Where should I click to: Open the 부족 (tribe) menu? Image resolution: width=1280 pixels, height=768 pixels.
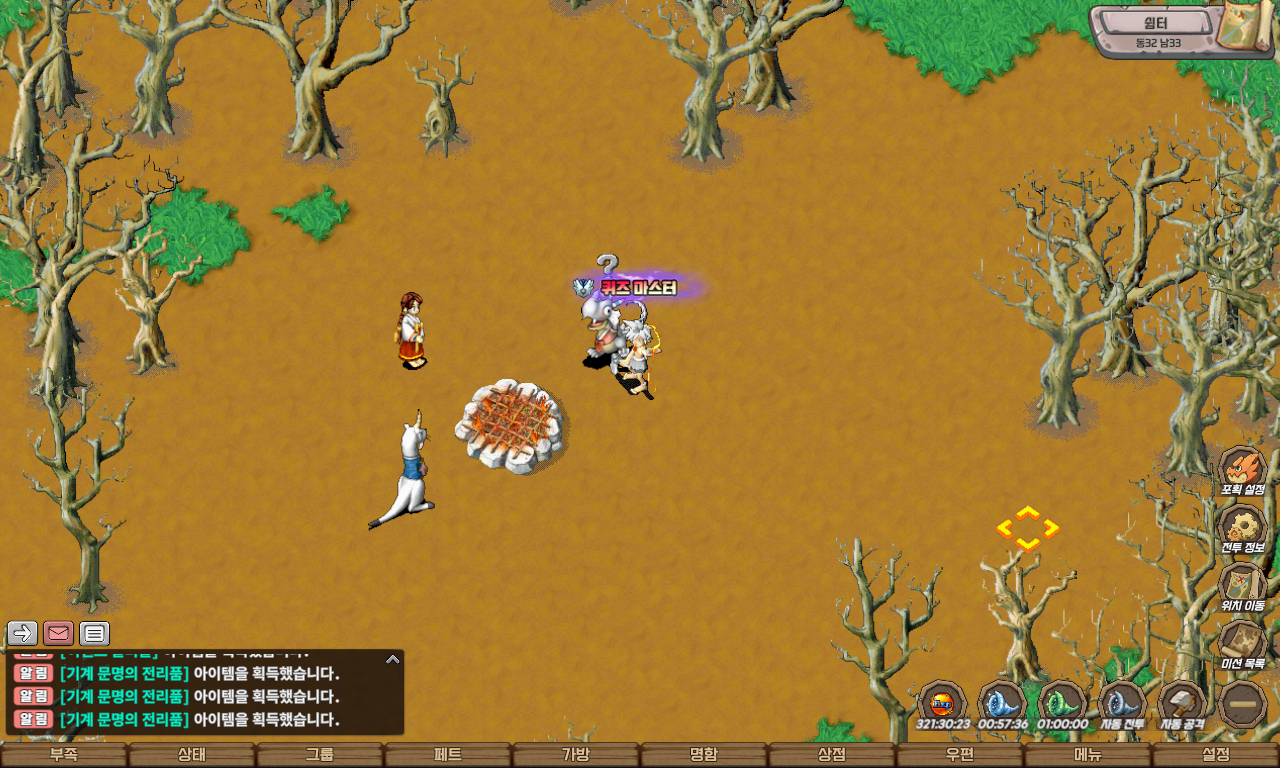pos(64,755)
